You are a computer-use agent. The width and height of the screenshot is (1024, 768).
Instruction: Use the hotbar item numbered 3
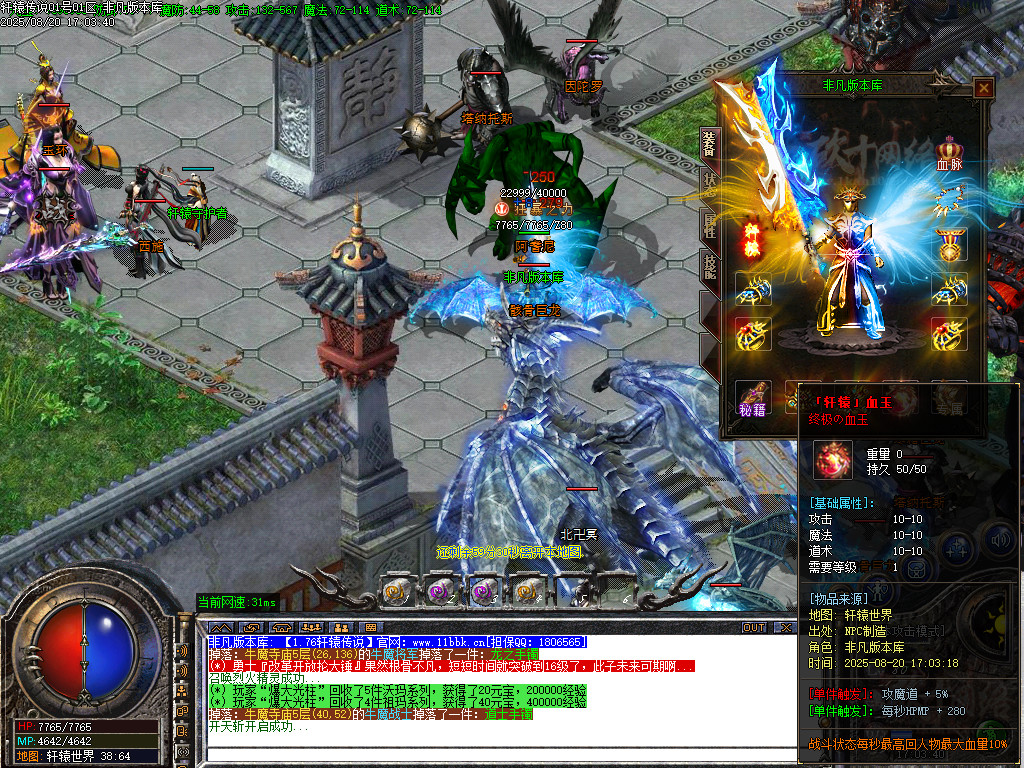tap(484, 591)
